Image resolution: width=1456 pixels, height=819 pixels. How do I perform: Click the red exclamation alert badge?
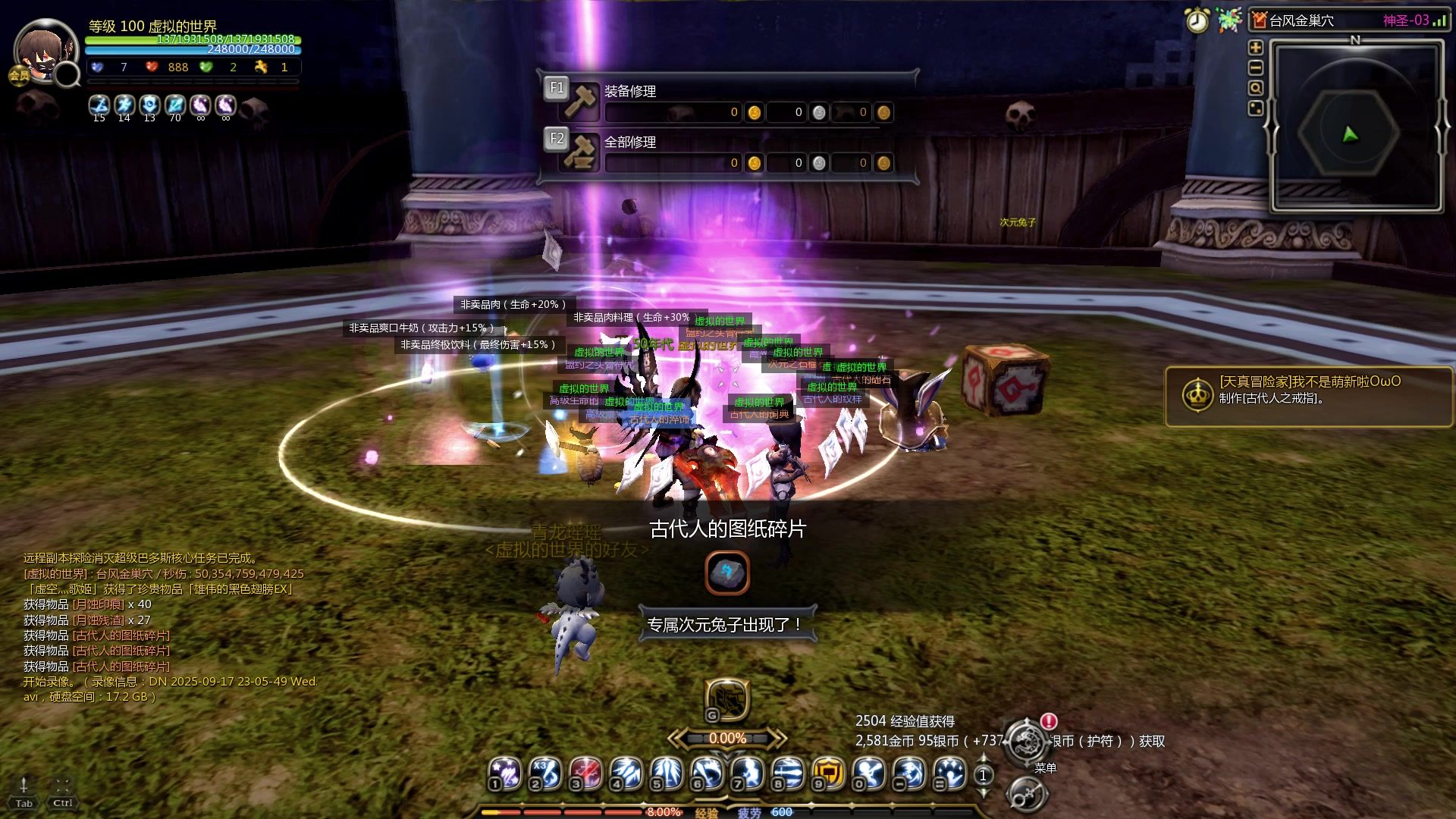click(1049, 720)
